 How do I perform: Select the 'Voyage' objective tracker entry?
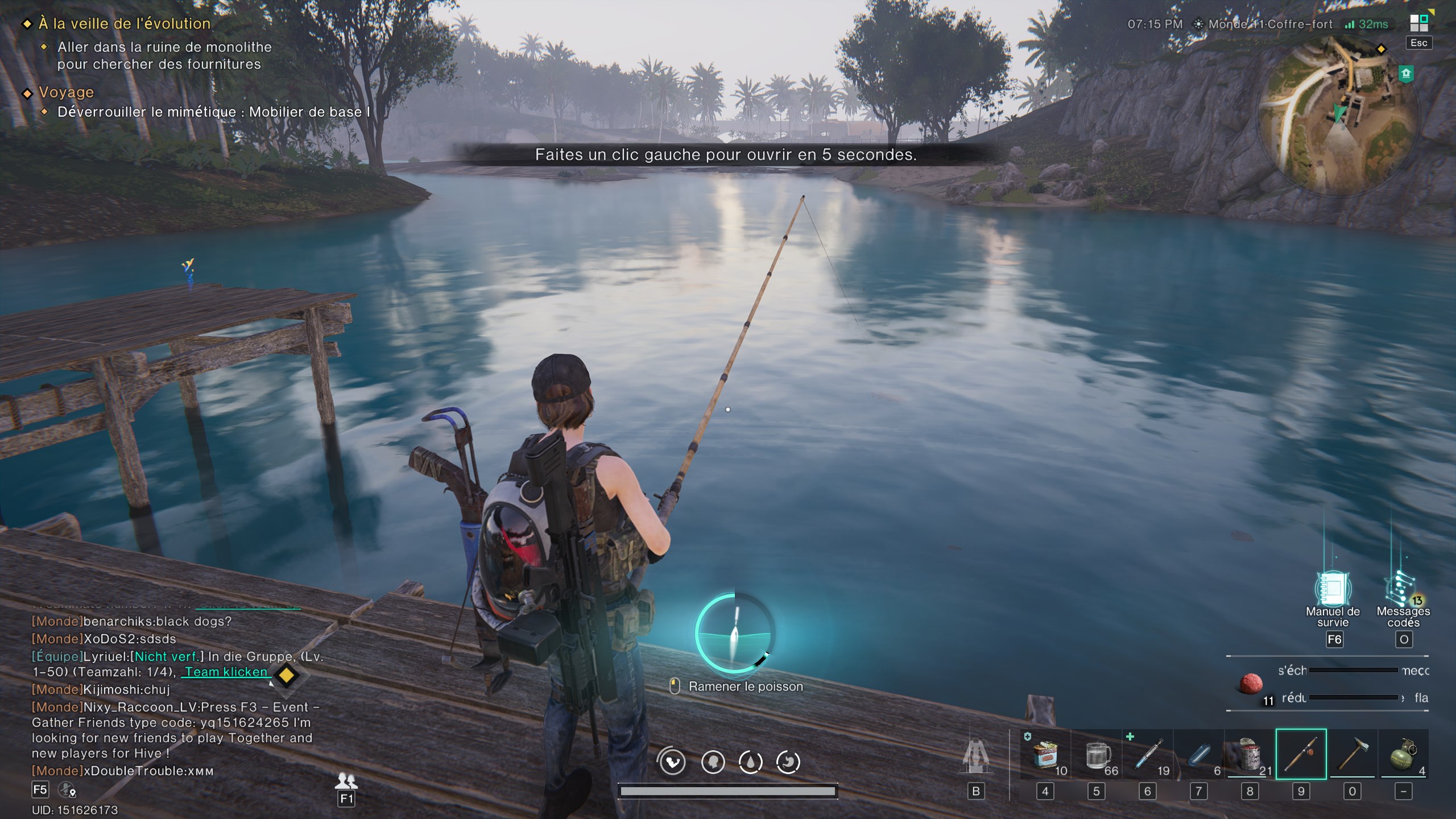(x=66, y=92)
